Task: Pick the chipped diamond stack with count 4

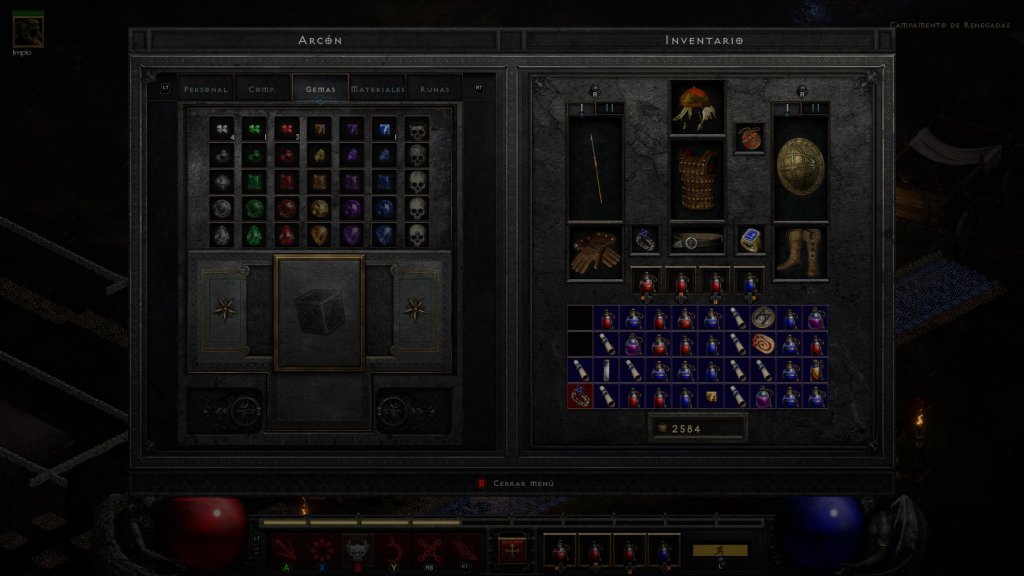Action: [222, 130]
